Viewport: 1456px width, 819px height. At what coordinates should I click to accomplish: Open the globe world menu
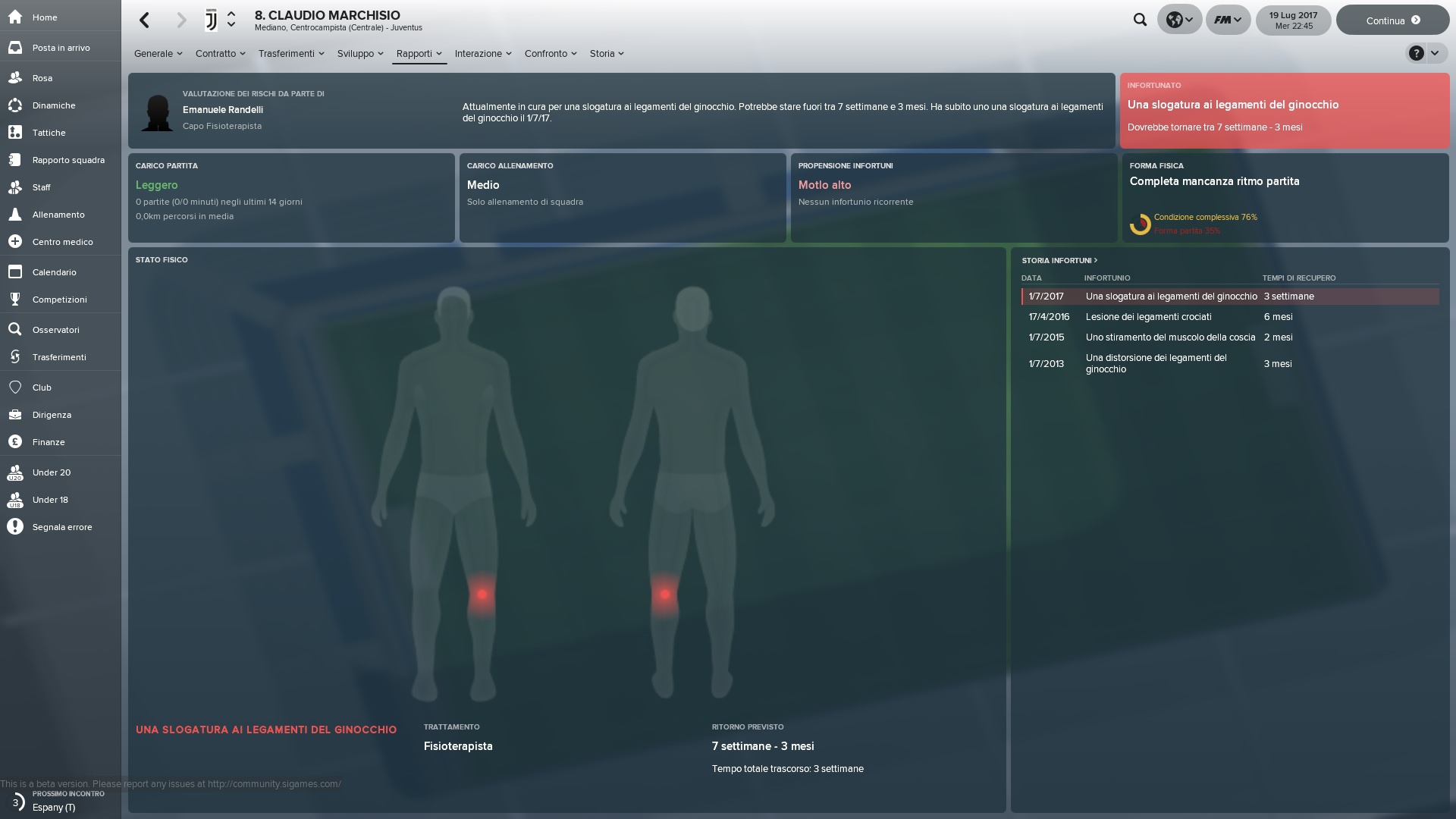point(1179,20)
